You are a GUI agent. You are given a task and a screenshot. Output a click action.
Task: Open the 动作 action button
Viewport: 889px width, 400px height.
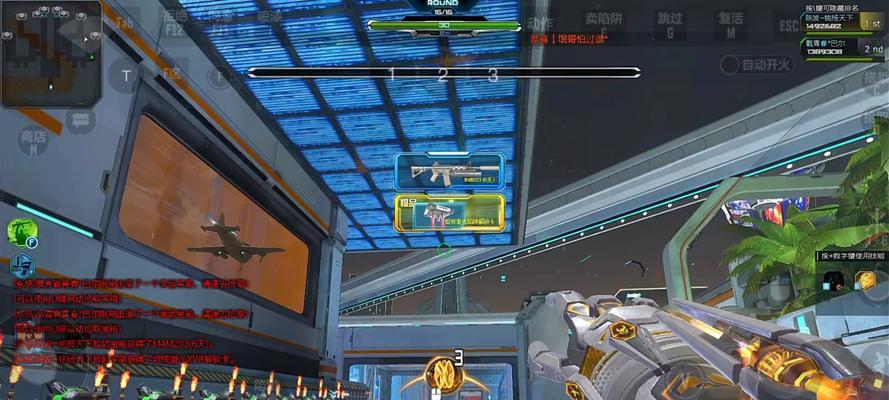coord(541,24)
